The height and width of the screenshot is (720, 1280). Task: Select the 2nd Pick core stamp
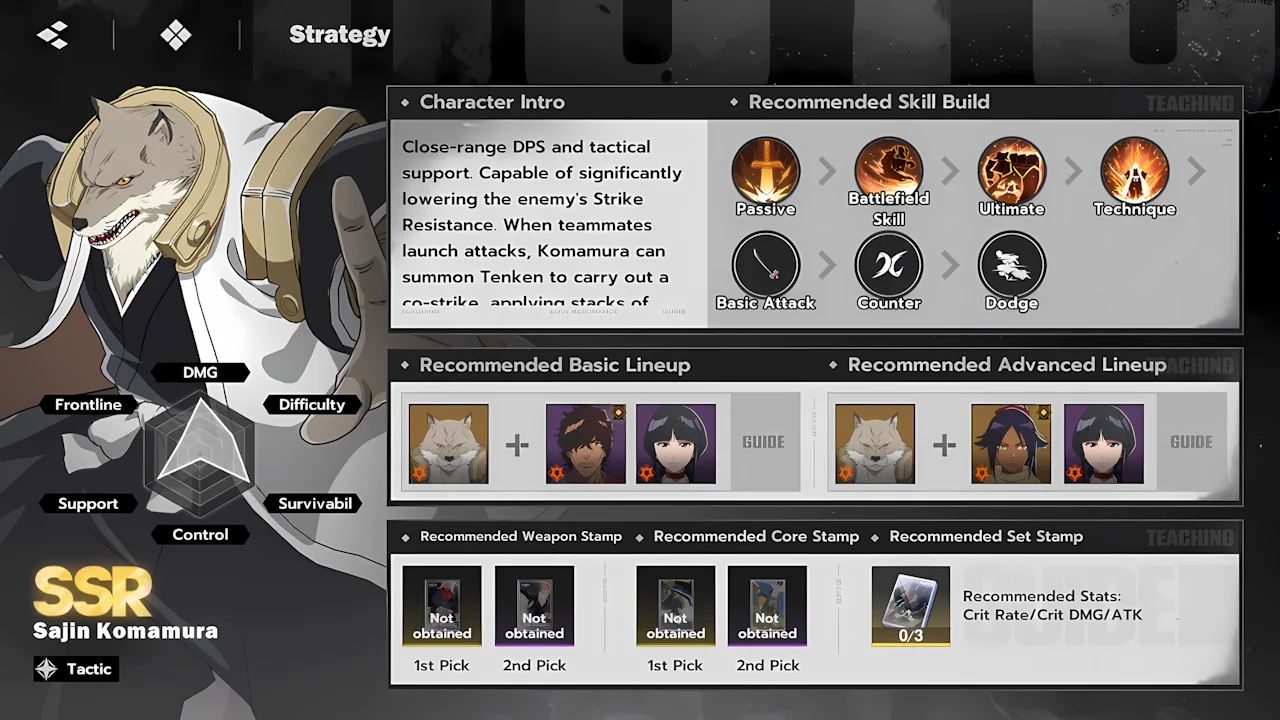(x=767, y=606)
